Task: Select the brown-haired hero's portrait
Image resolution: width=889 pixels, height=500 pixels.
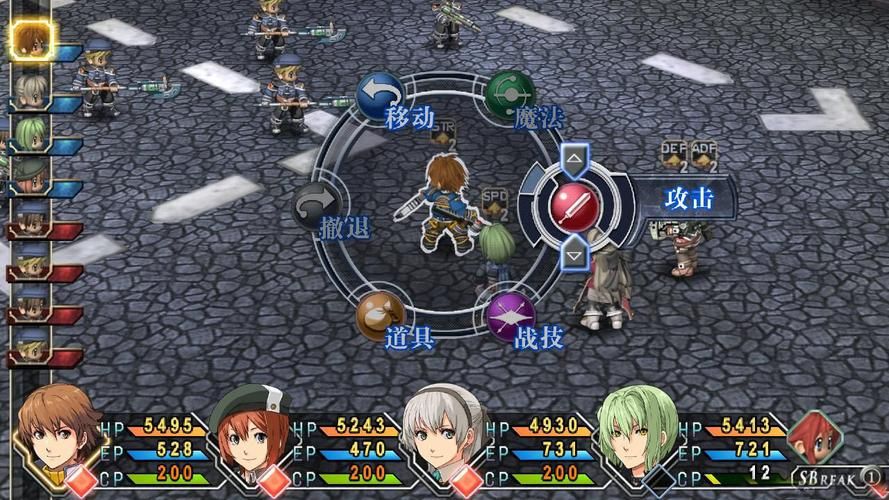Action: coord(58,437)
